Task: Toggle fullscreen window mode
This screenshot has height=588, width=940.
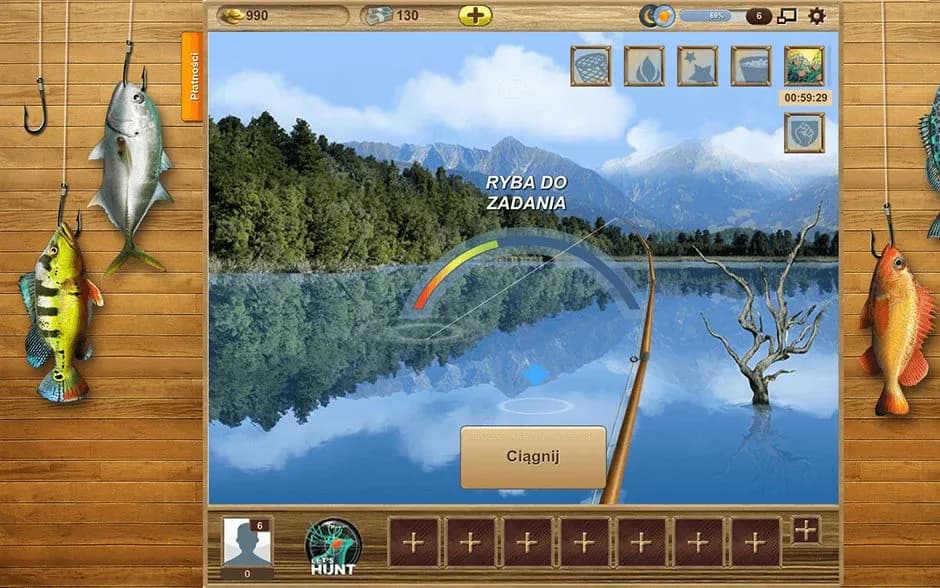Action: [x=787, y=16]
